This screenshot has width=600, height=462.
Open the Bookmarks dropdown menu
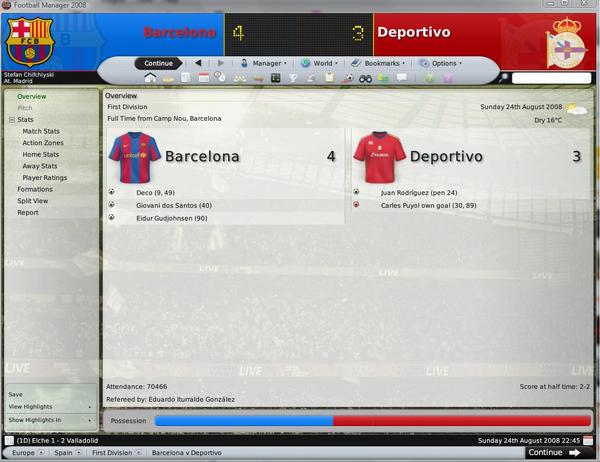point(380,63)
